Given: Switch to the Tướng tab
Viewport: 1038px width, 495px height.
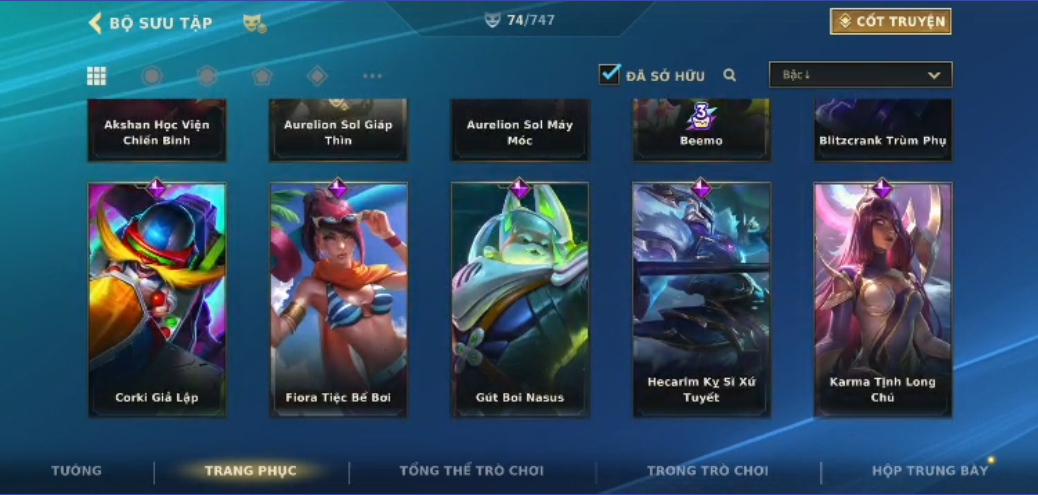Looking at the screenshot, I should coord(77,471).
